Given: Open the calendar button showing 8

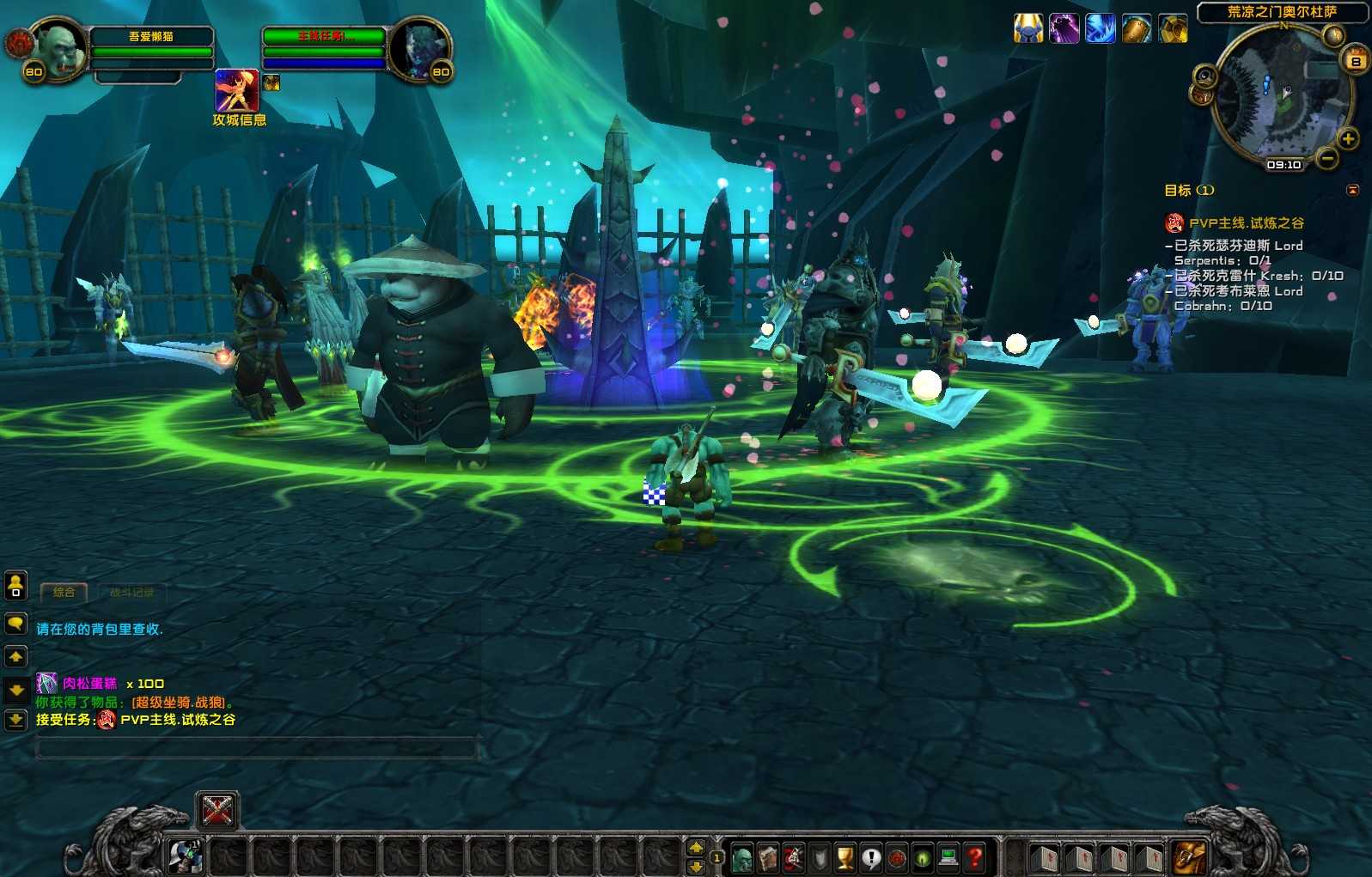Looking at the screenshot, I should coord(1356,61).
